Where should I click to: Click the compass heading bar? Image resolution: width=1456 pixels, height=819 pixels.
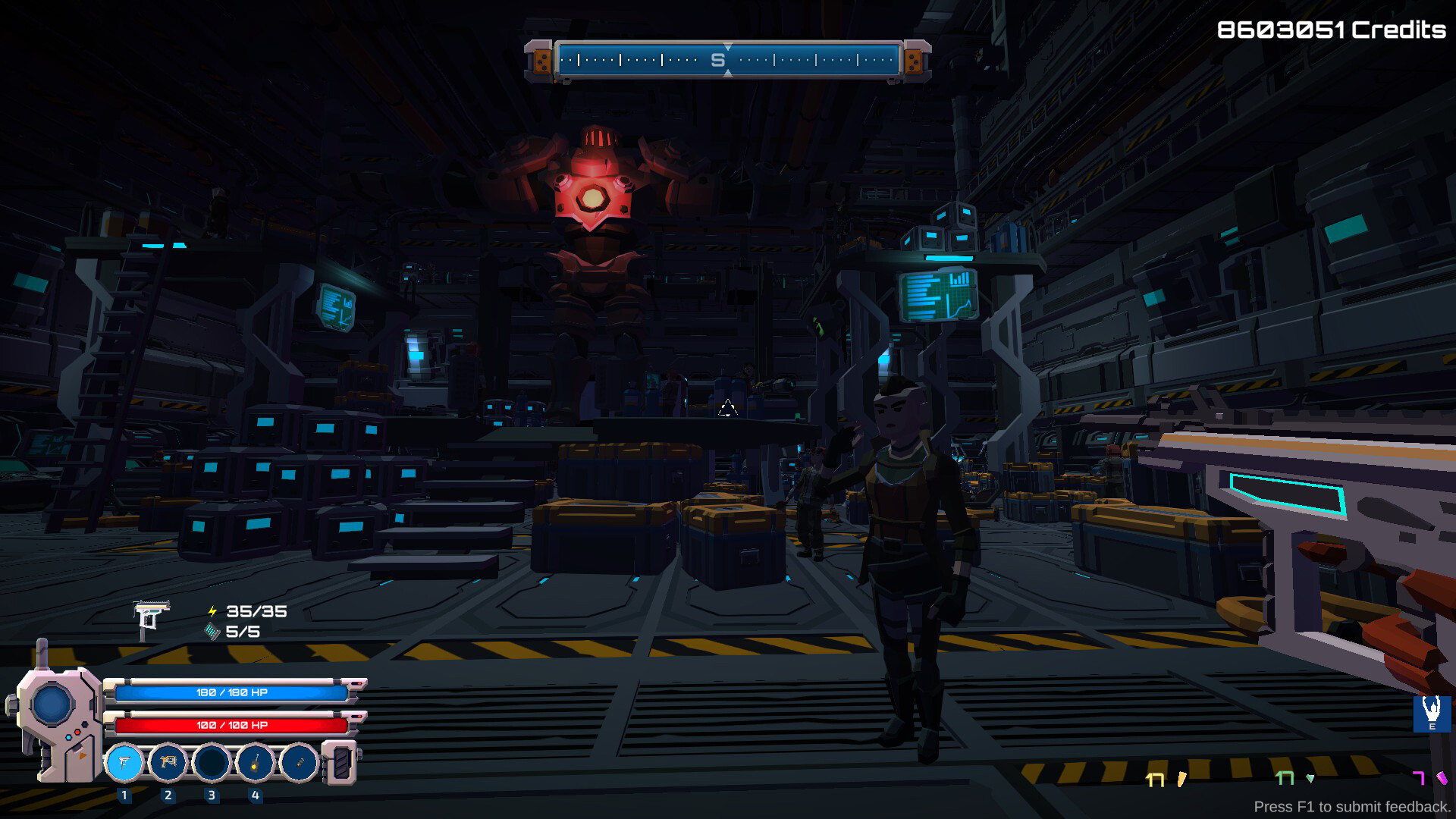[x=727, y=60]
